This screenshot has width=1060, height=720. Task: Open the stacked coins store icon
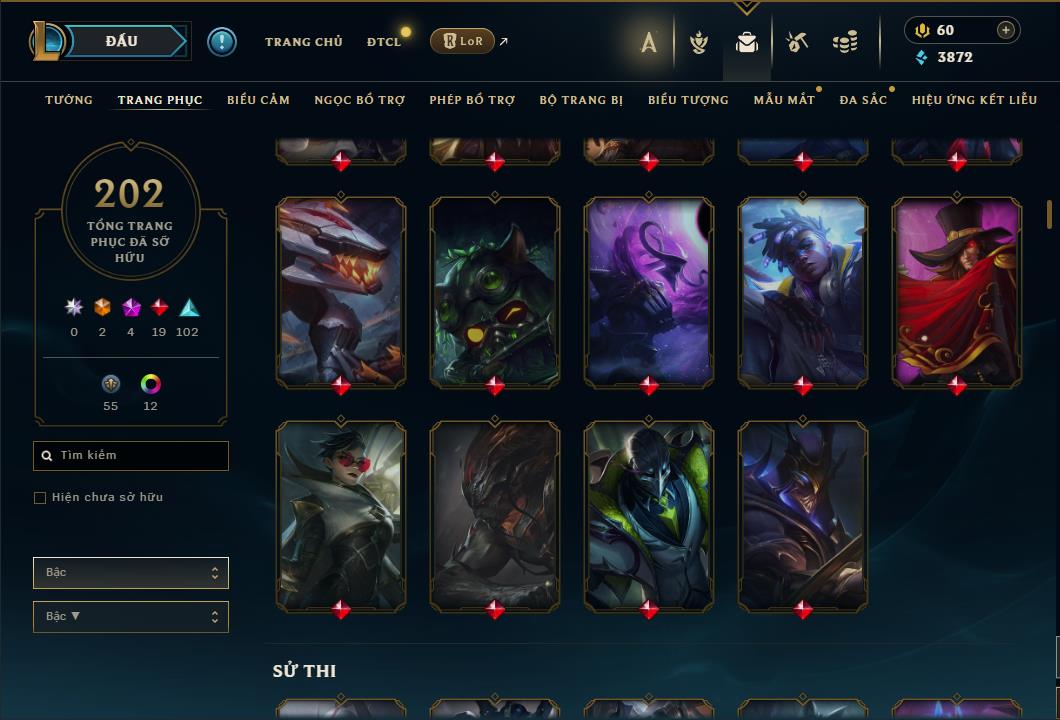coord(845,42)
